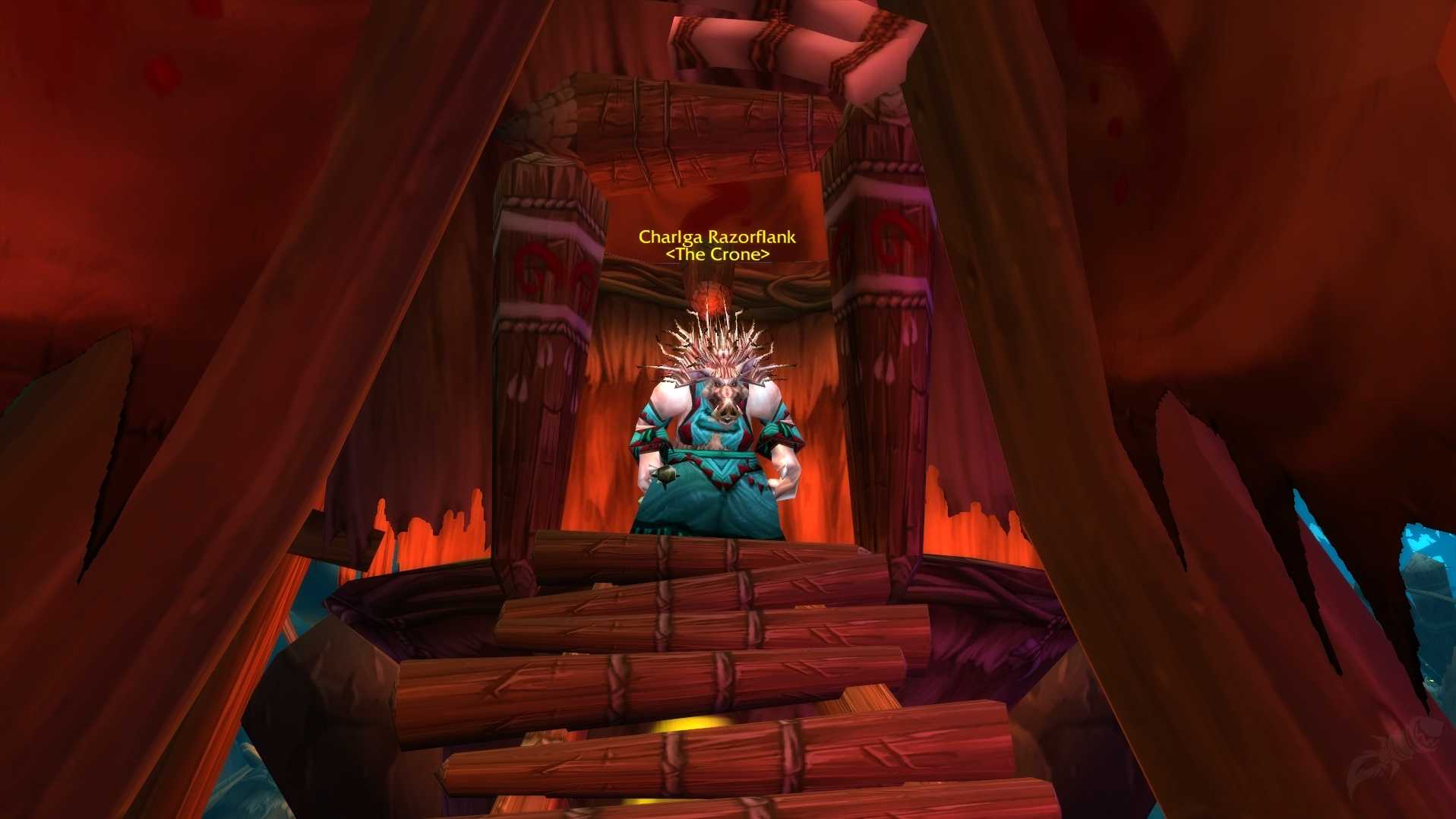Select the Charlga Razorflank name label
1456x819 pixels.
click(x=717, y=237)
